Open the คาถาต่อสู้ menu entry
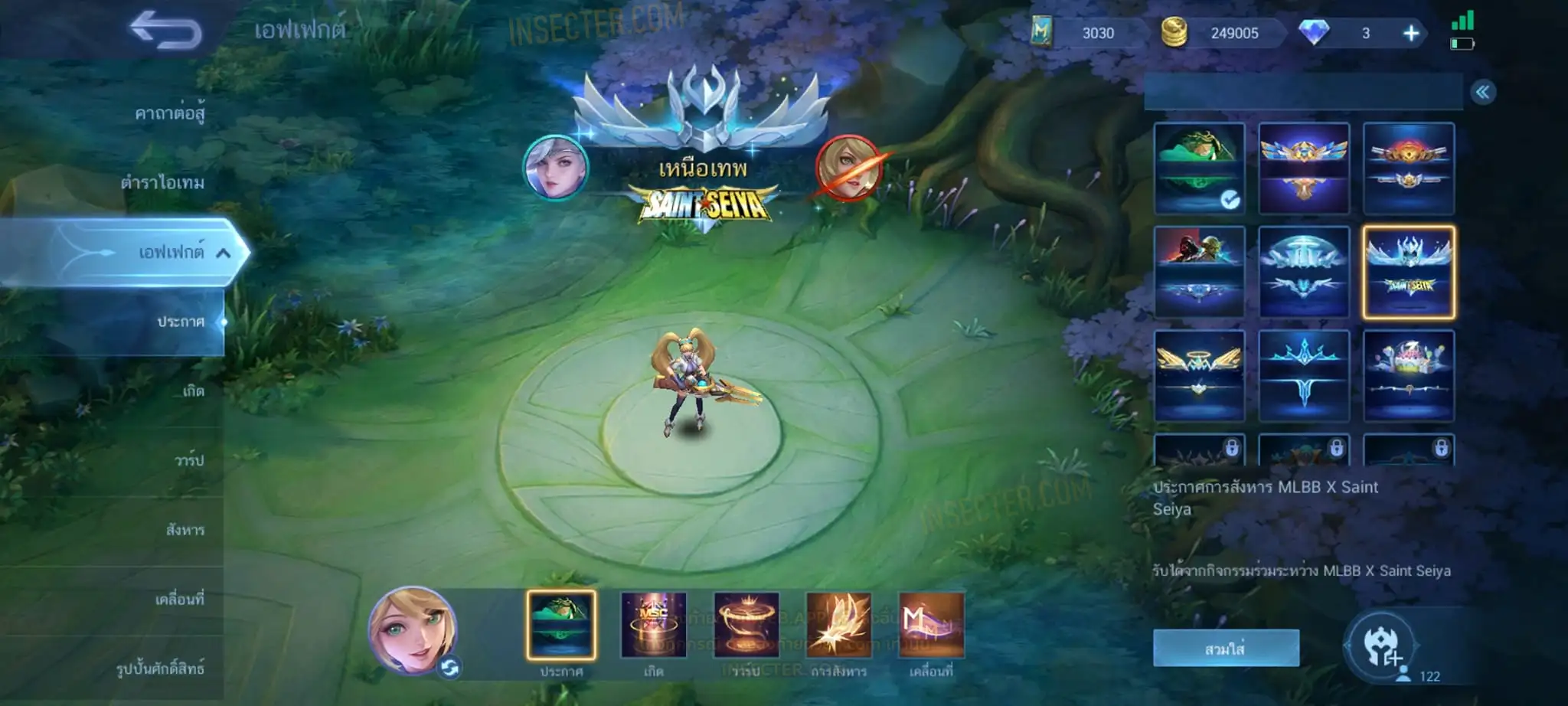 pos(169,113)
